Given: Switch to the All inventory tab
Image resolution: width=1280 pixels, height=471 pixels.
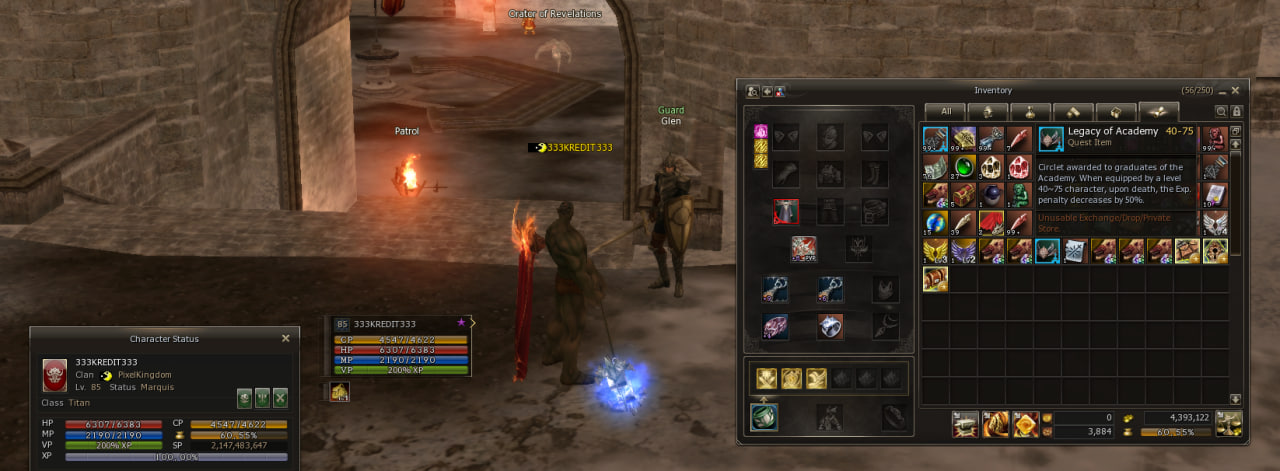Looking at the screenshot, I should [x=945, y=112].
